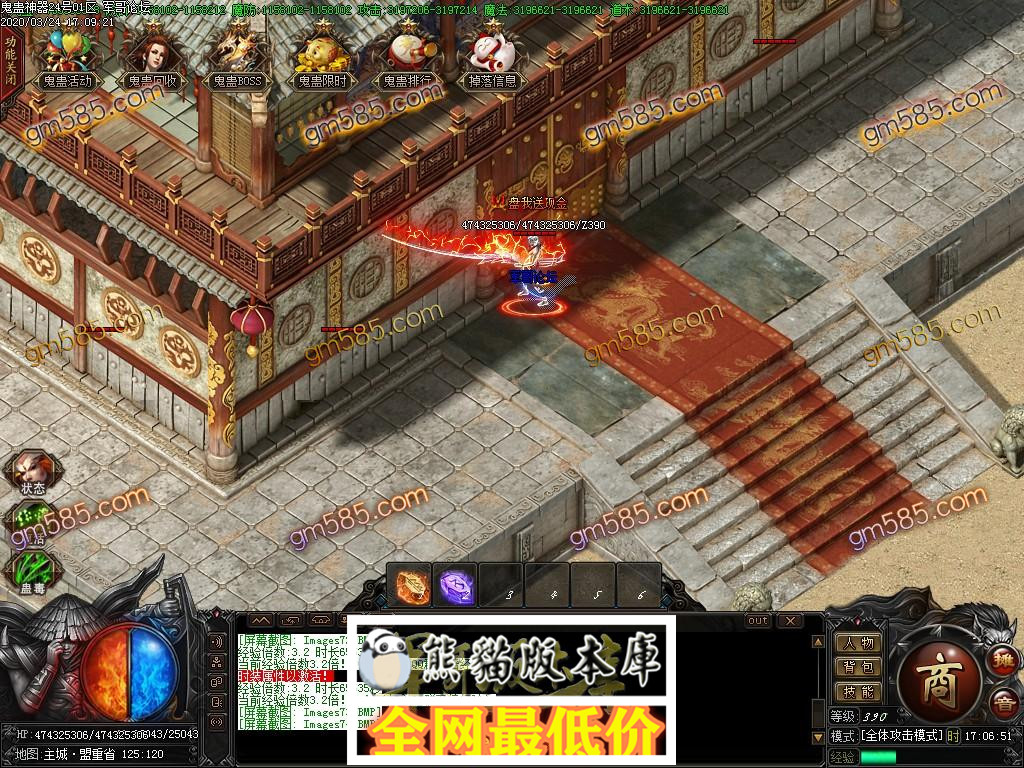Activate the 蛊毒 poison skill icon
This screenshot has width=1024, height=768.
(31, 572)
